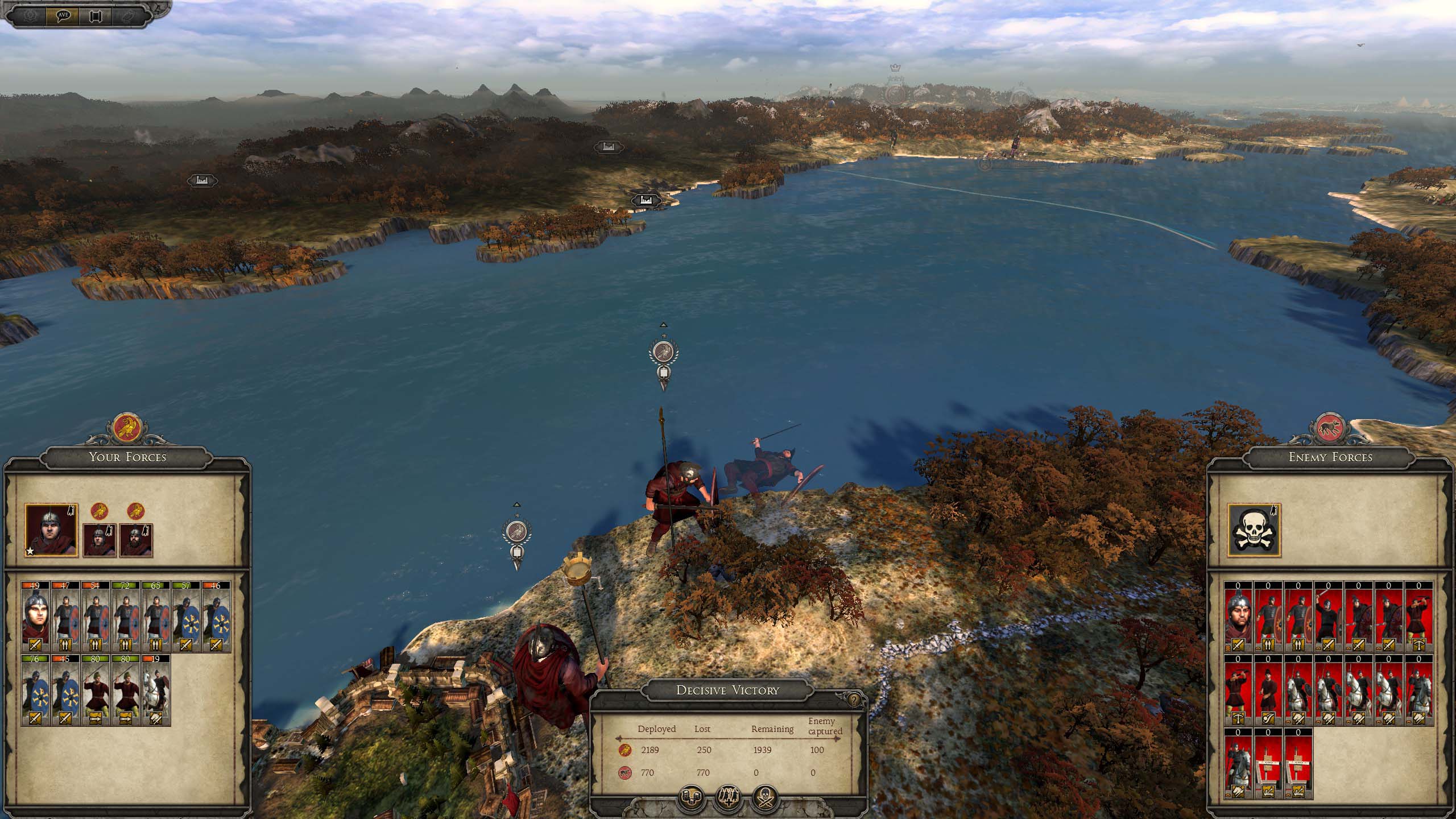Kill captives with the skull-and-swords button
Image resolution: width=1456 pixels, height=819 pixels.
pos(765,798)
